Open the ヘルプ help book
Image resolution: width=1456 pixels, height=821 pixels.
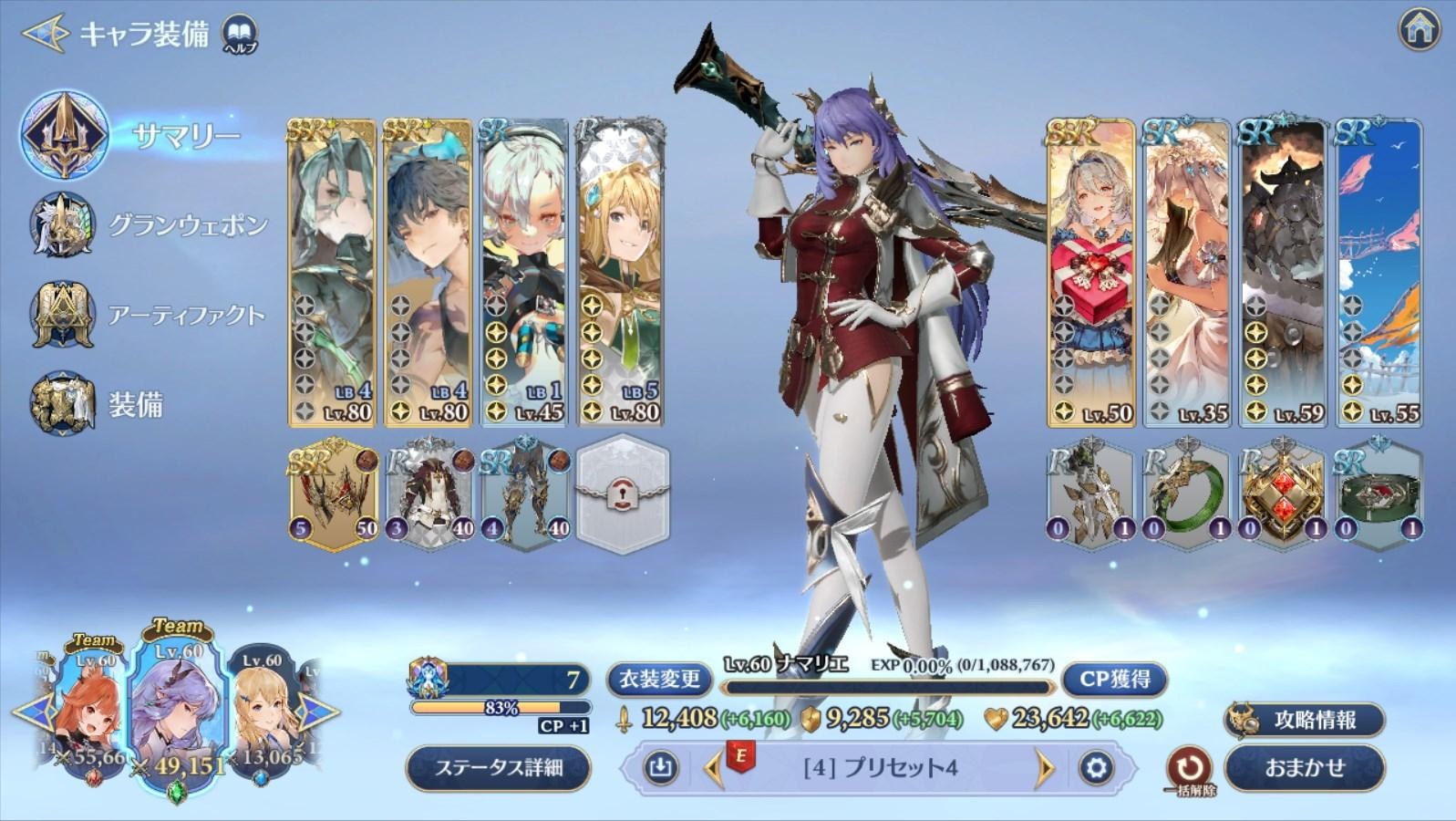(240, 35)
